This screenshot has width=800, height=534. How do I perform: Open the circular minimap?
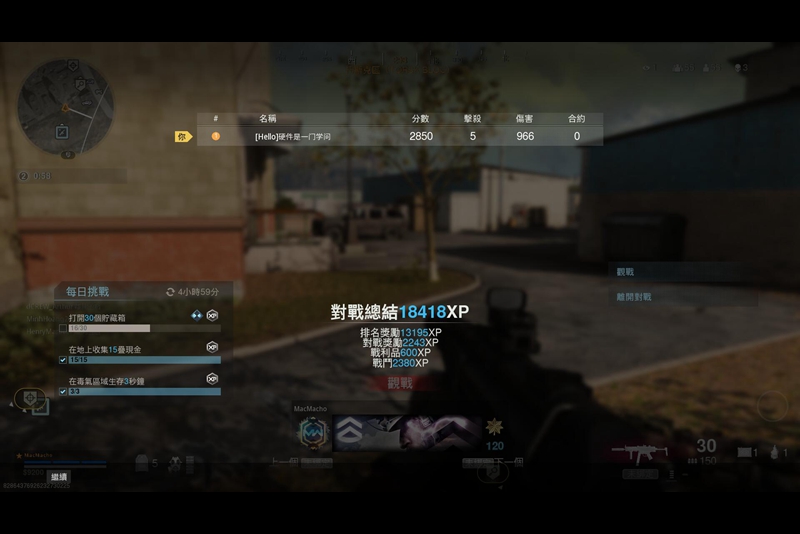[65, 106]
